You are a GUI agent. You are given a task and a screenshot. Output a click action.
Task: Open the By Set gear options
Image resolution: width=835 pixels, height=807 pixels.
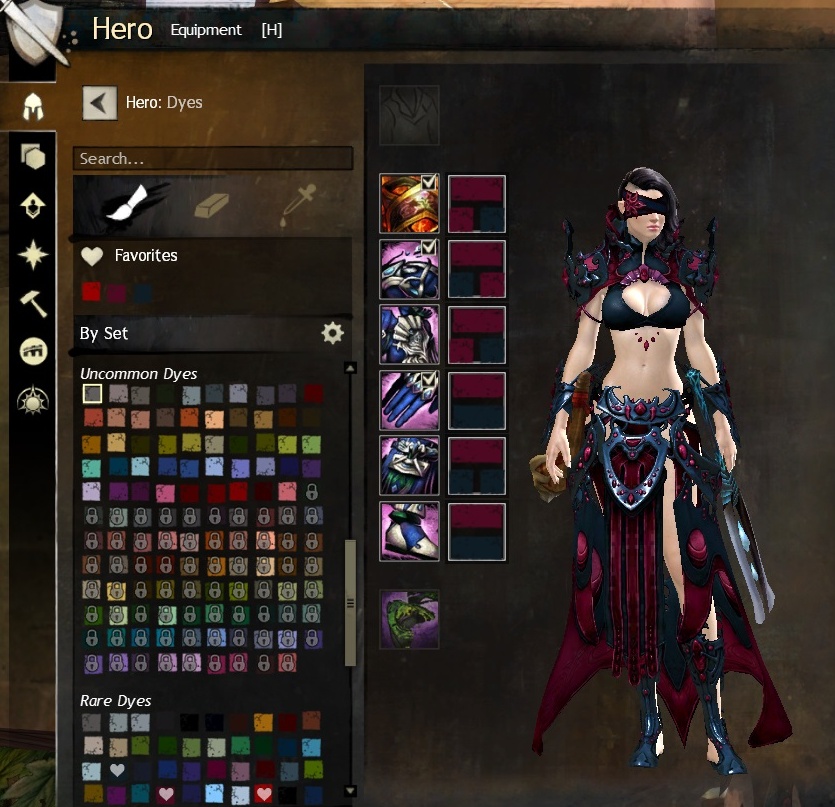[x=332, y=333]
